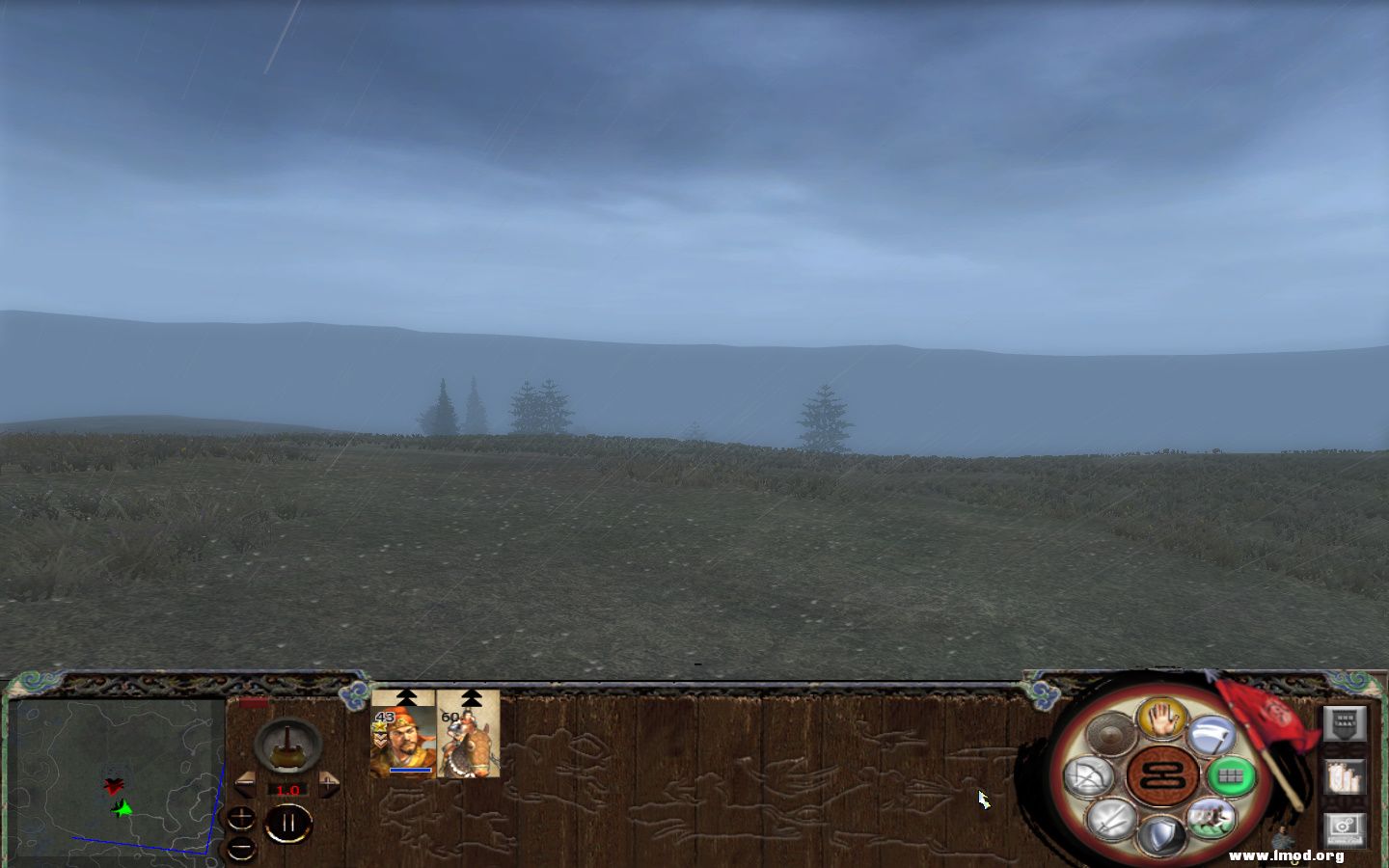Click the polearm special attack icon

coord(1212,735)
